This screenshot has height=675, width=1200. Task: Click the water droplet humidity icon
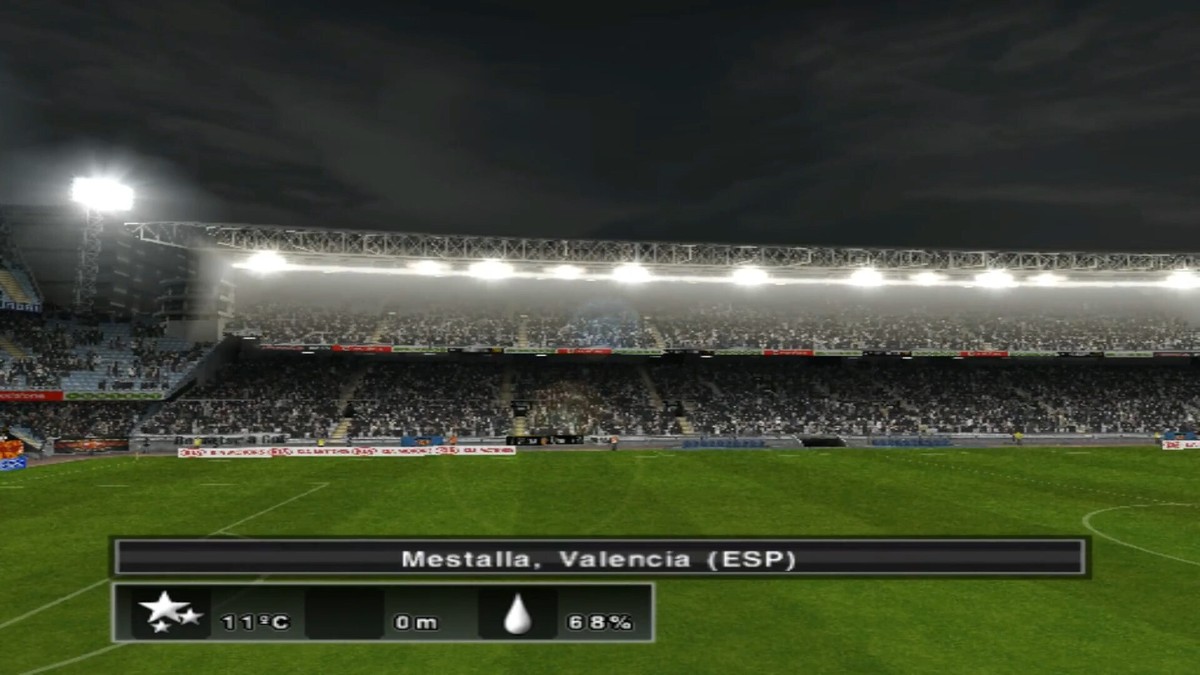point(517,614)
